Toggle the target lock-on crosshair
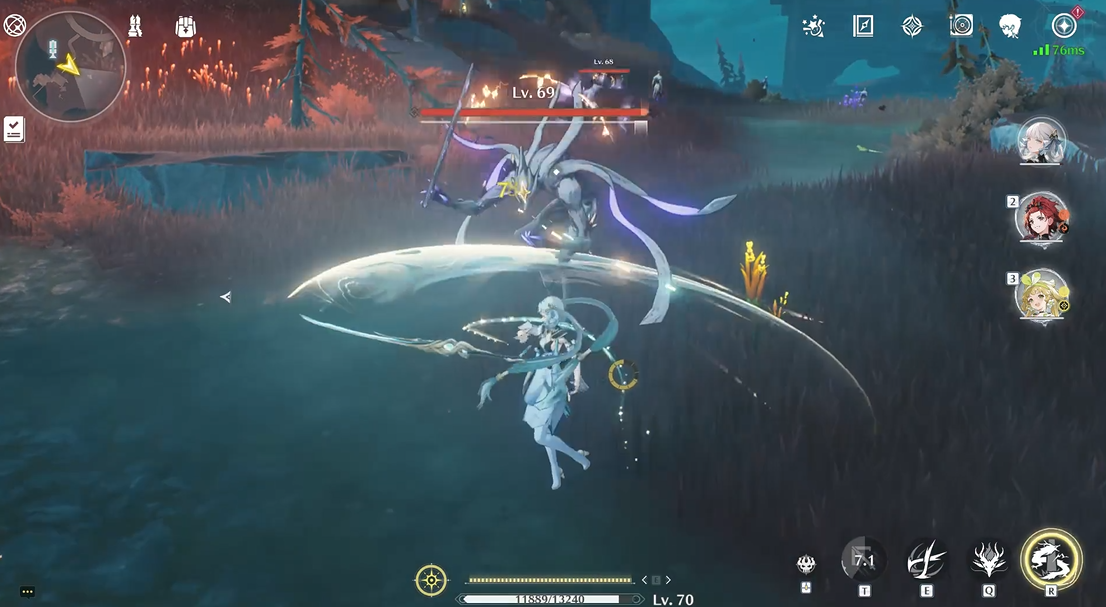 (x=431, y=580)
